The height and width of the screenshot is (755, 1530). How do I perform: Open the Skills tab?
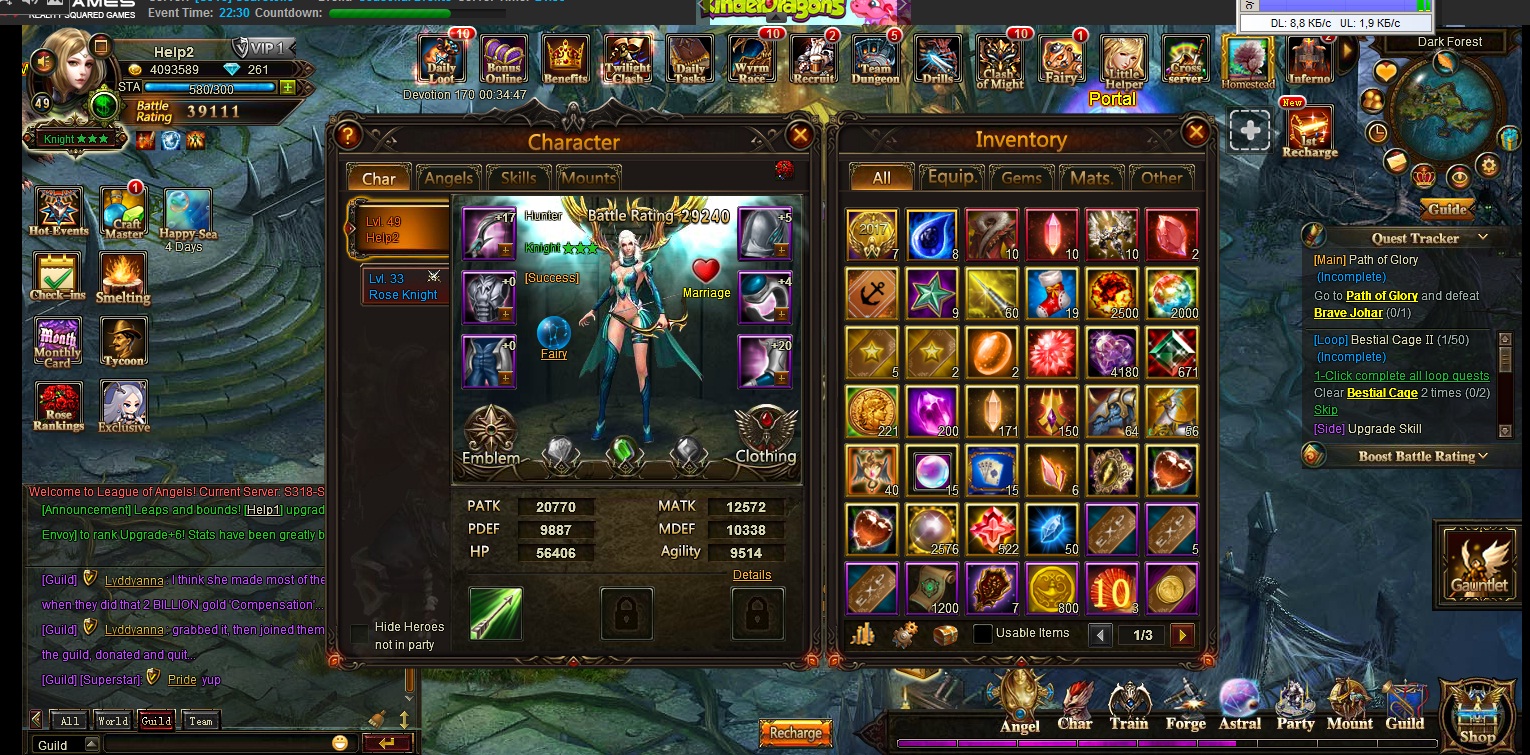click(518, 178)
